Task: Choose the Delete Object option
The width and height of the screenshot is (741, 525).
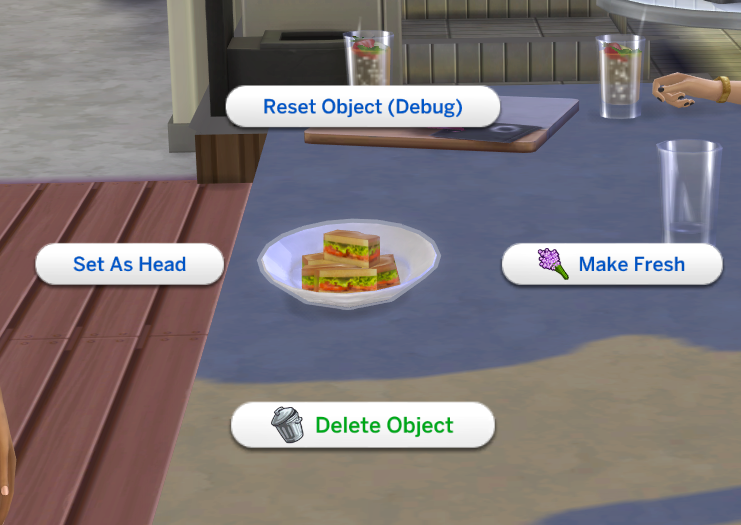Action: 363,425
